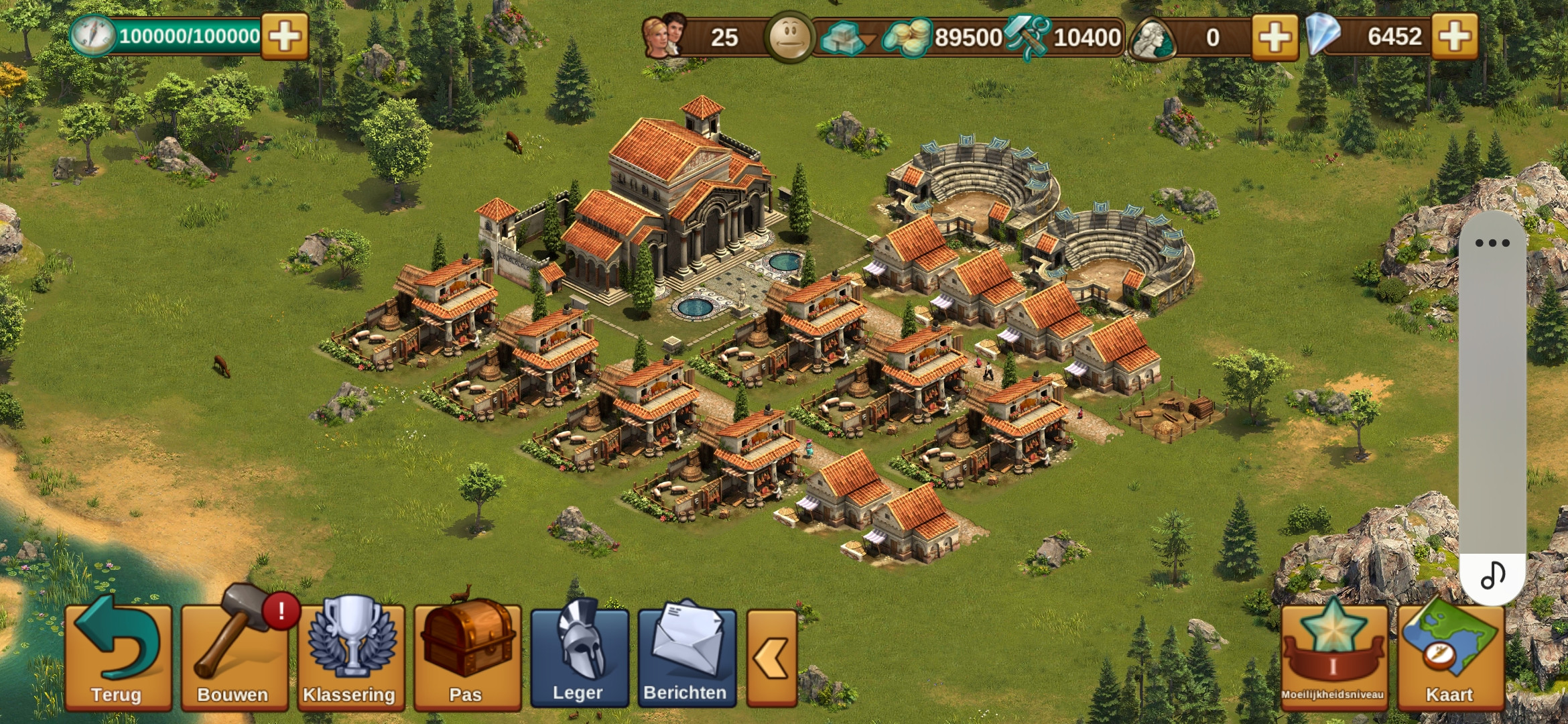This screenshot has width=1568, height=724.
Task: Open the Pas treasure chest
Action: 467,656
